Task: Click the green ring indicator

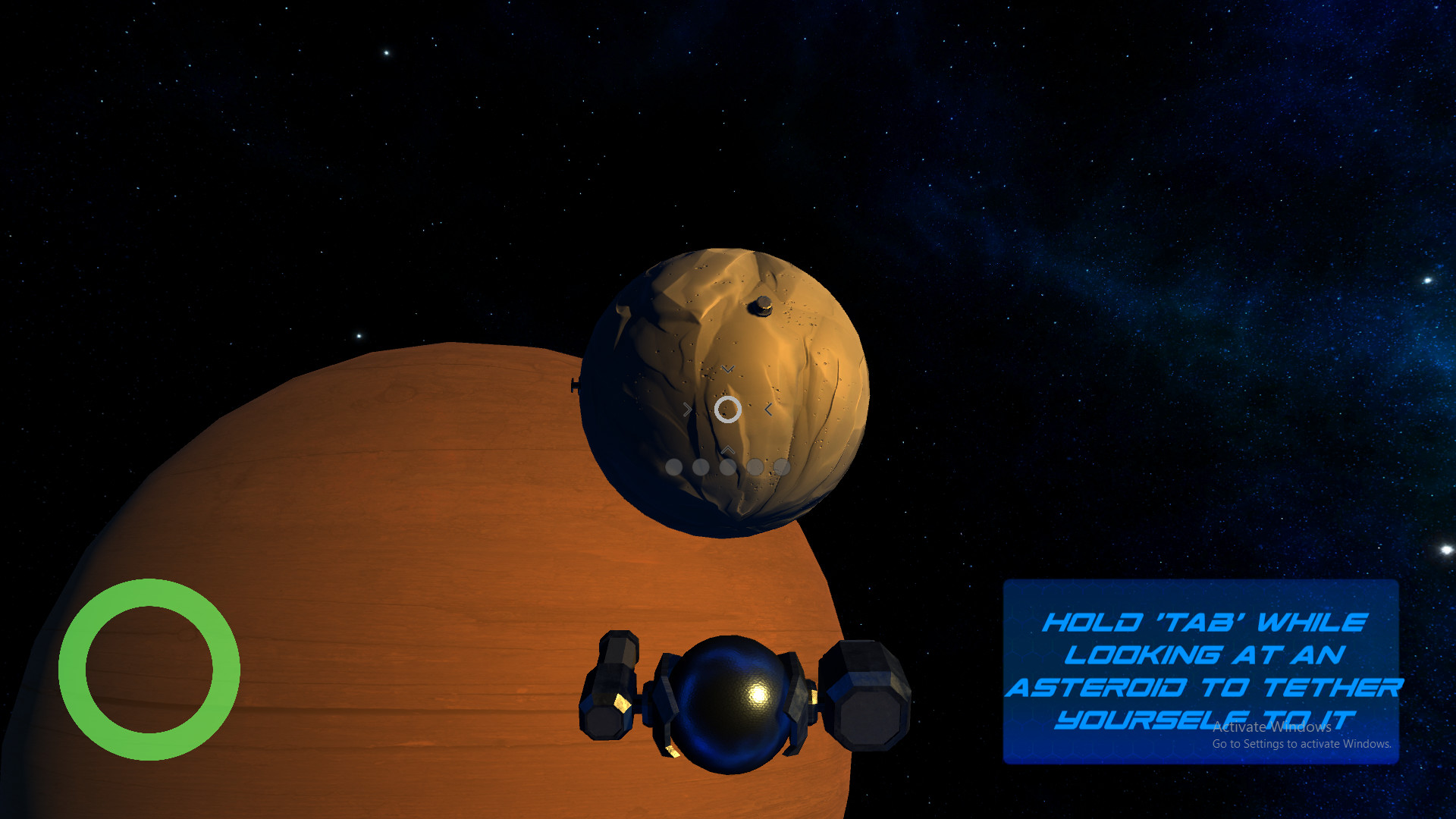Action: pyautogui.click(x=151, y=668)
